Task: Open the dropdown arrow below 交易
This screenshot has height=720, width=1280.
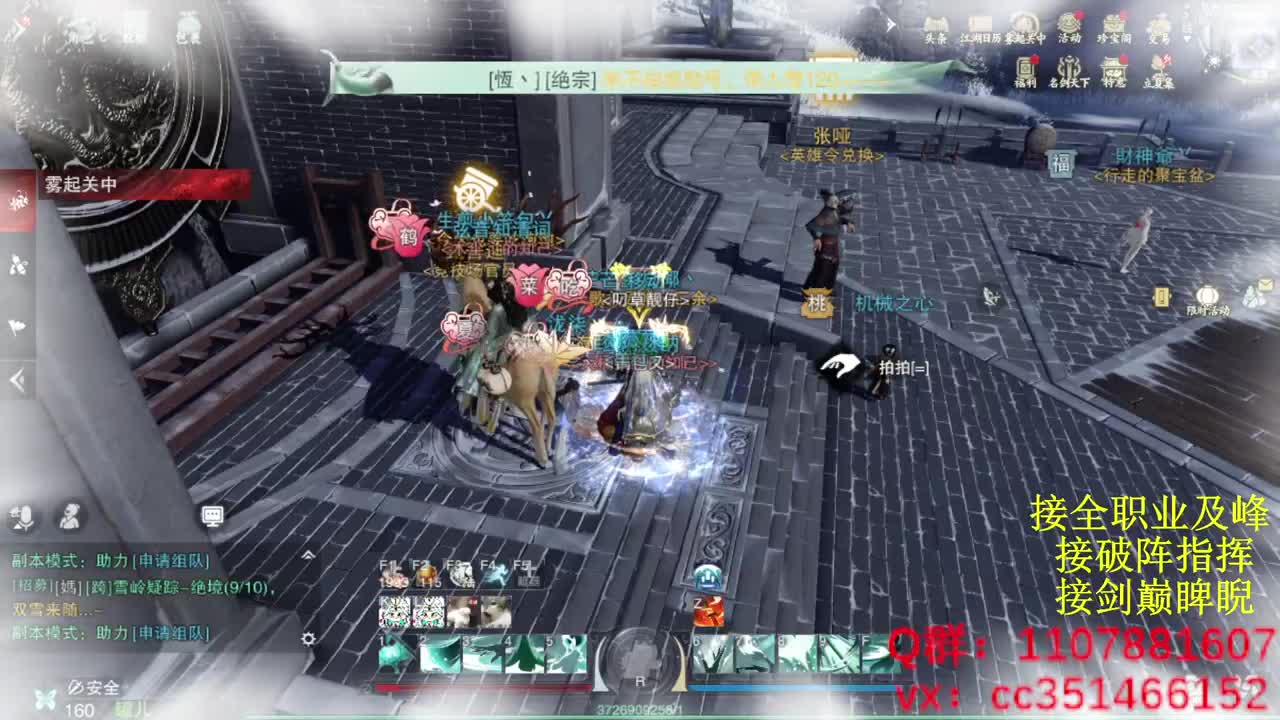Action: point(1187,37)
